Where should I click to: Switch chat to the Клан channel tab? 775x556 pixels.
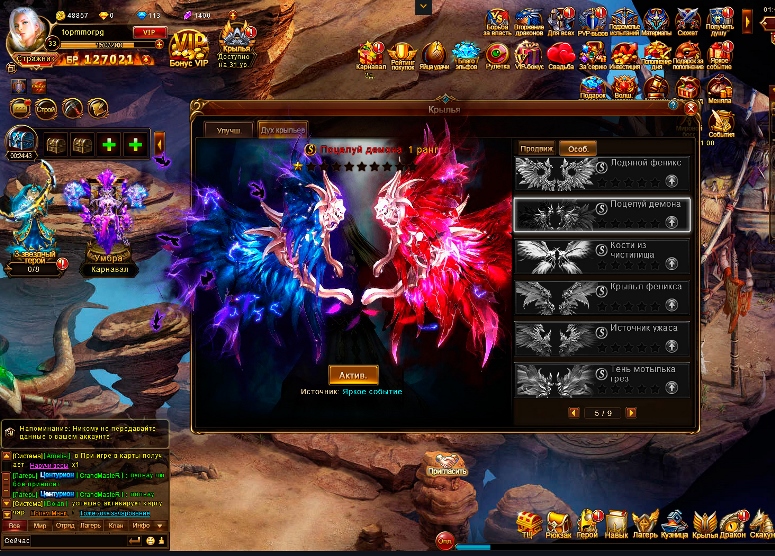click(116, 524)
